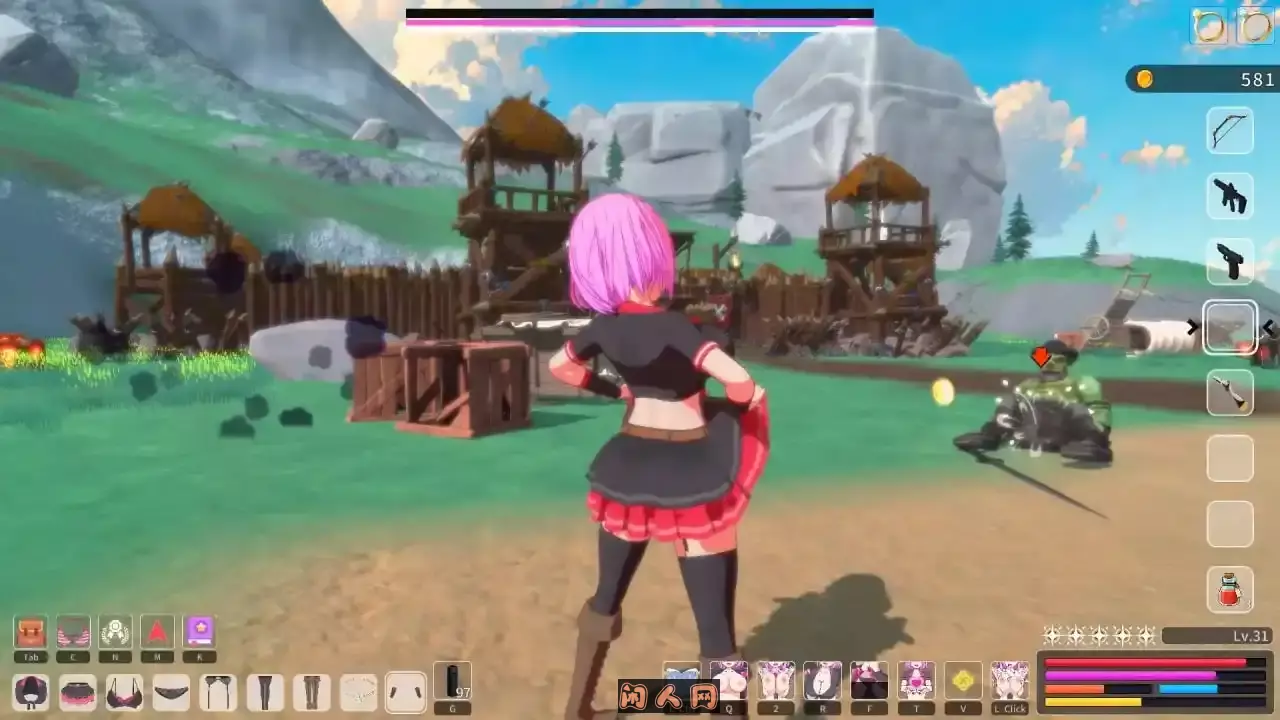Select the pistol weapon icon

point(1230,262)
